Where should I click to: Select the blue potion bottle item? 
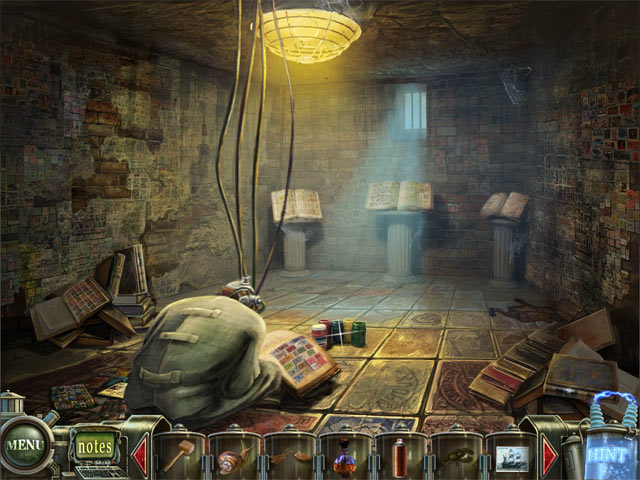pyautogui.click(x=345, y=459)
